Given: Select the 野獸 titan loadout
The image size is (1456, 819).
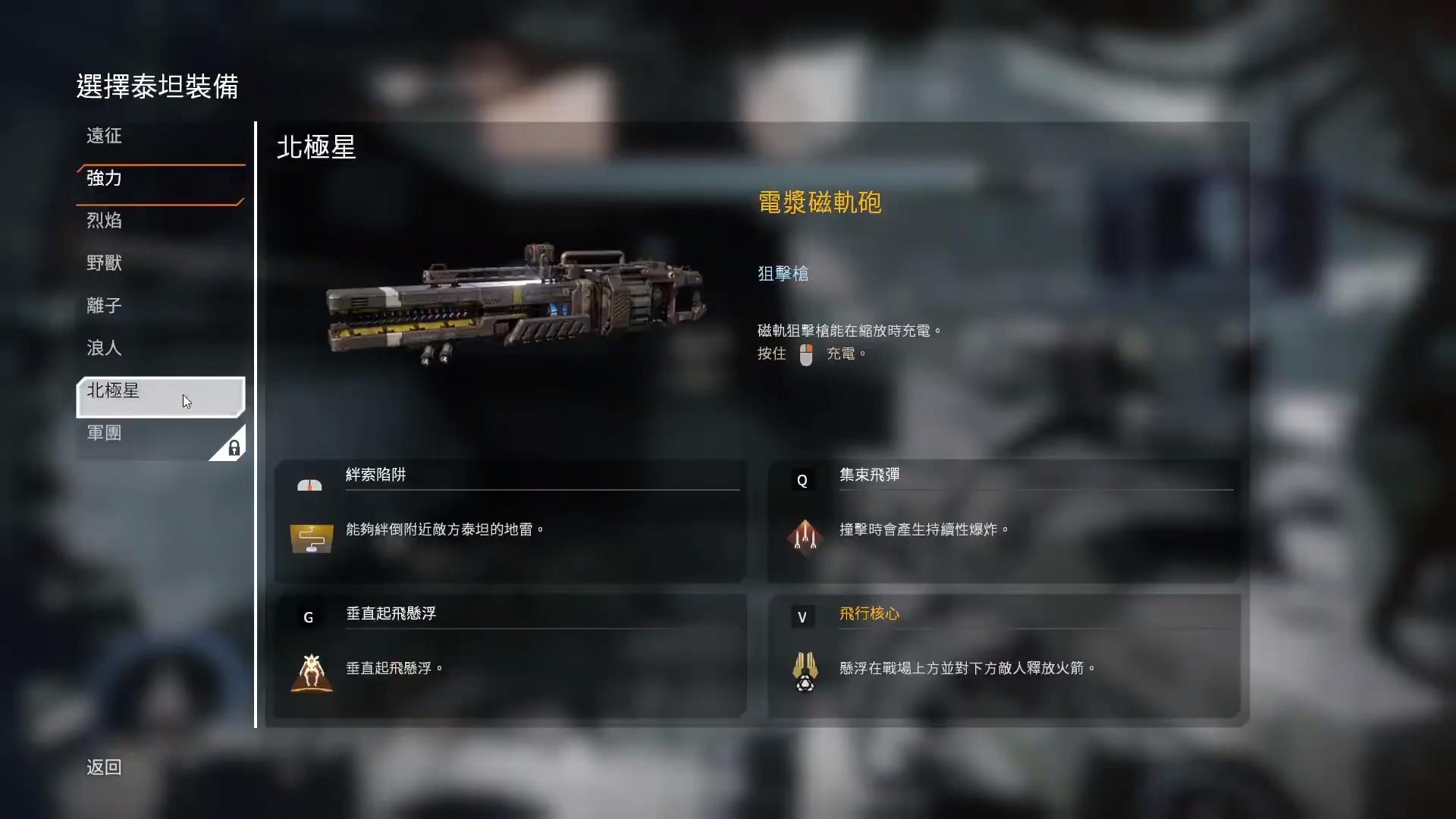Looking at the screenshot, I should (104, 262).
